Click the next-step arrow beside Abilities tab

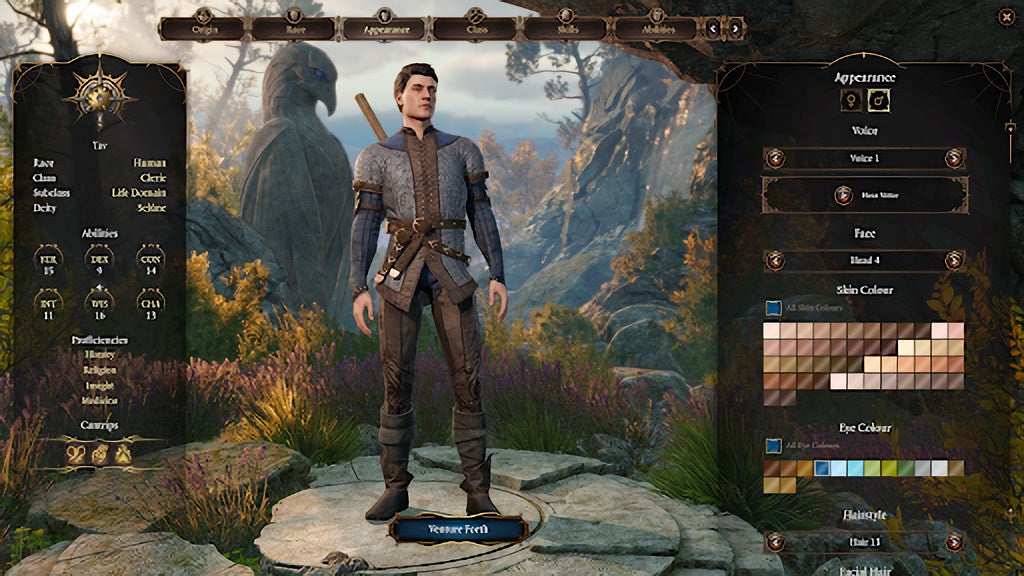click(x=736, y=28)
